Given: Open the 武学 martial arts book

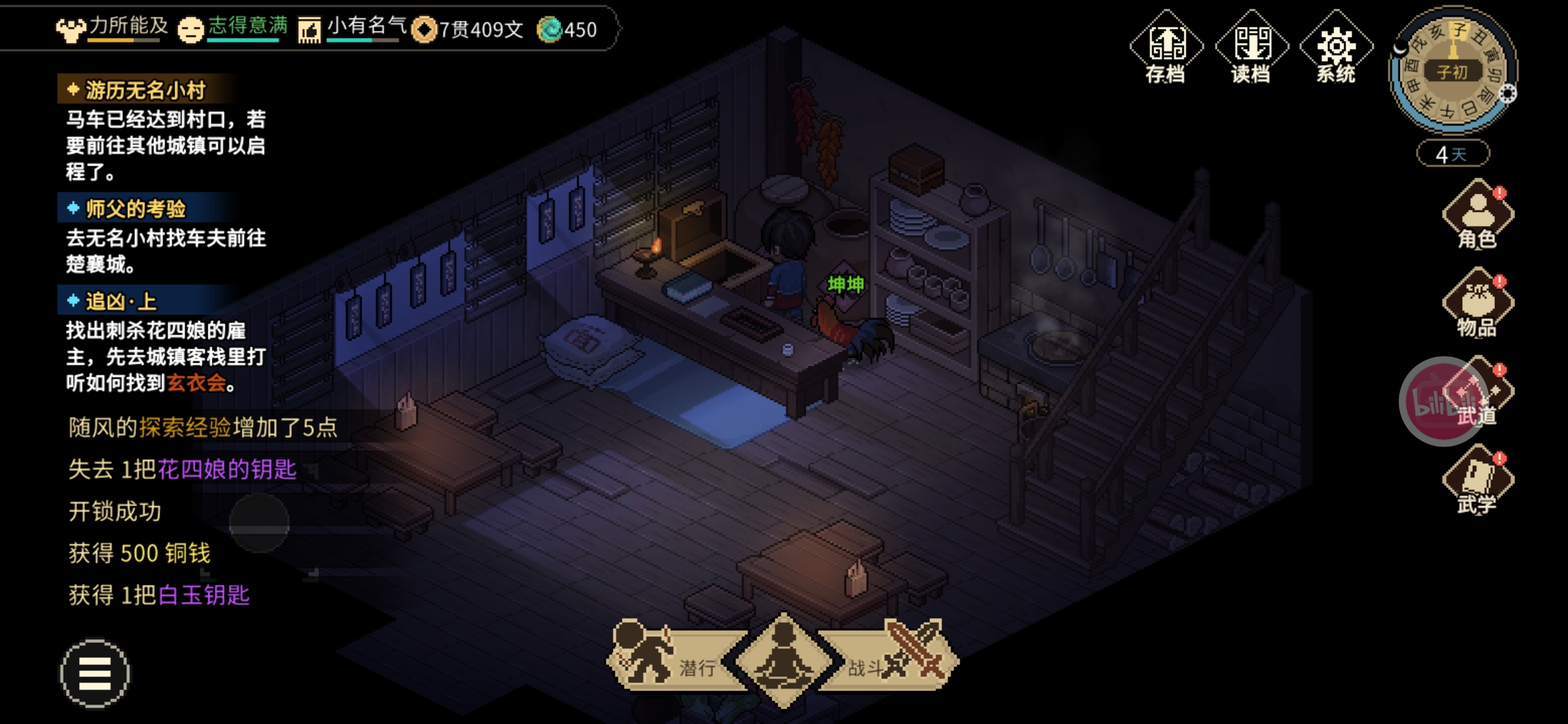Looking at the screenshot, I should coord(1478,481).
